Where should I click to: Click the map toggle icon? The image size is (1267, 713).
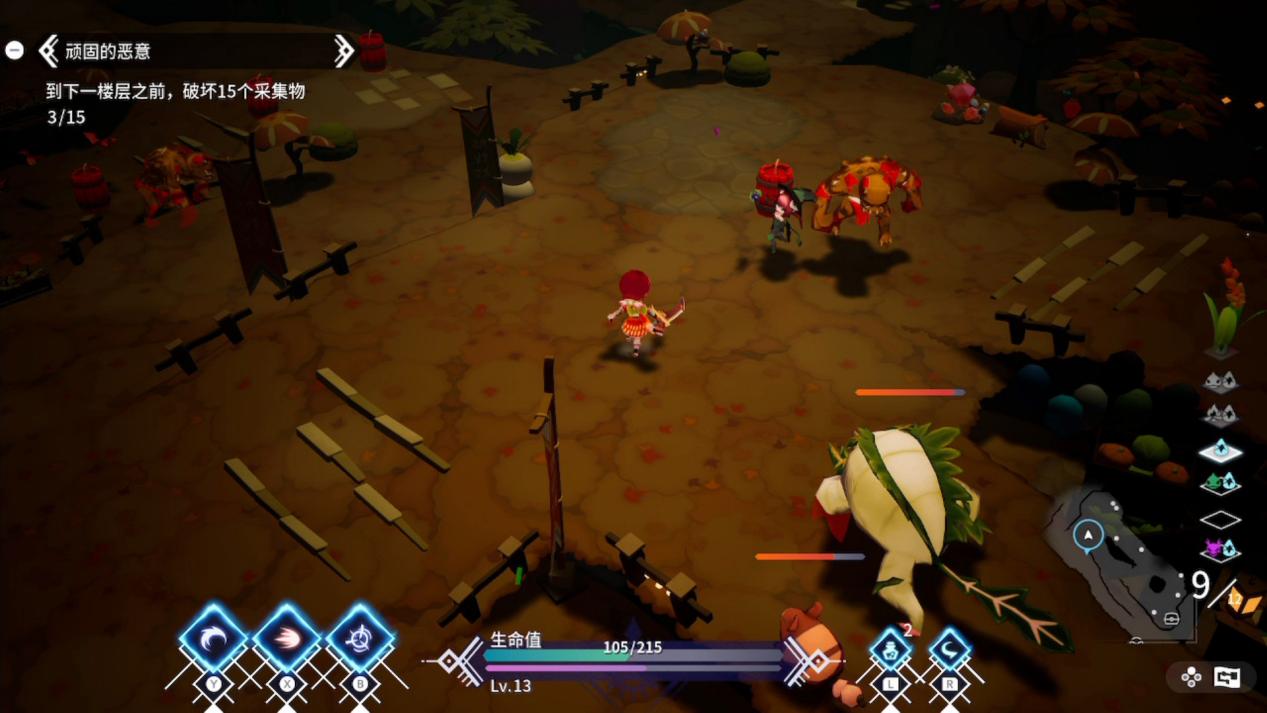tap(1227, 677)
